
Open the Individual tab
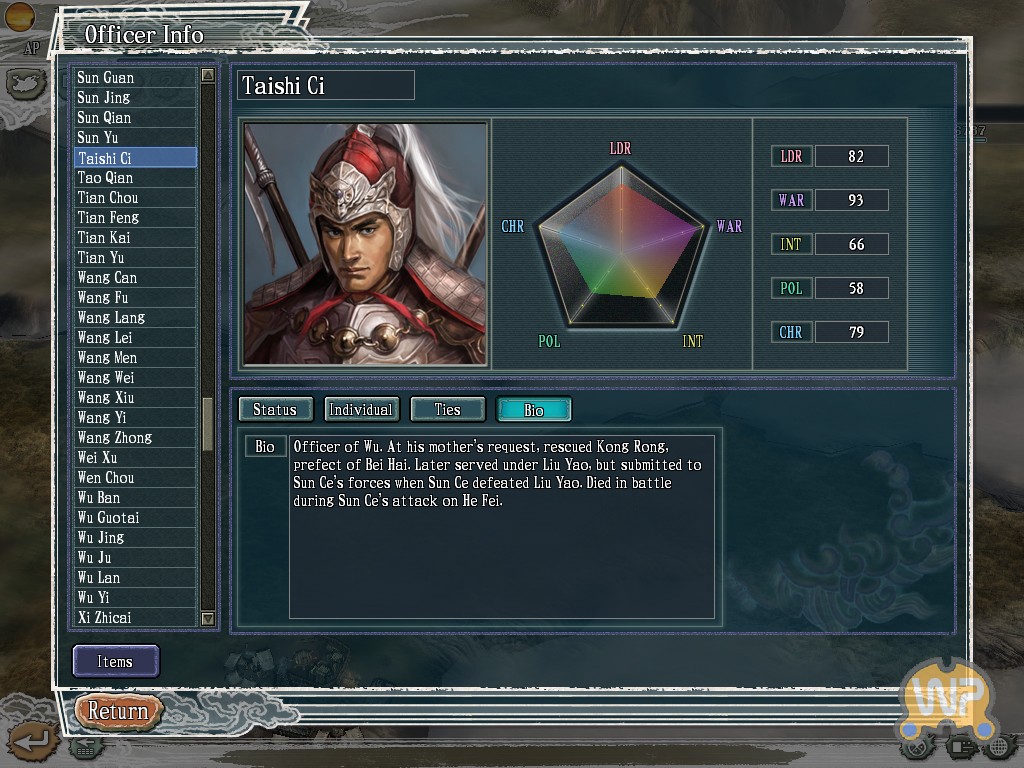point(361,409)
